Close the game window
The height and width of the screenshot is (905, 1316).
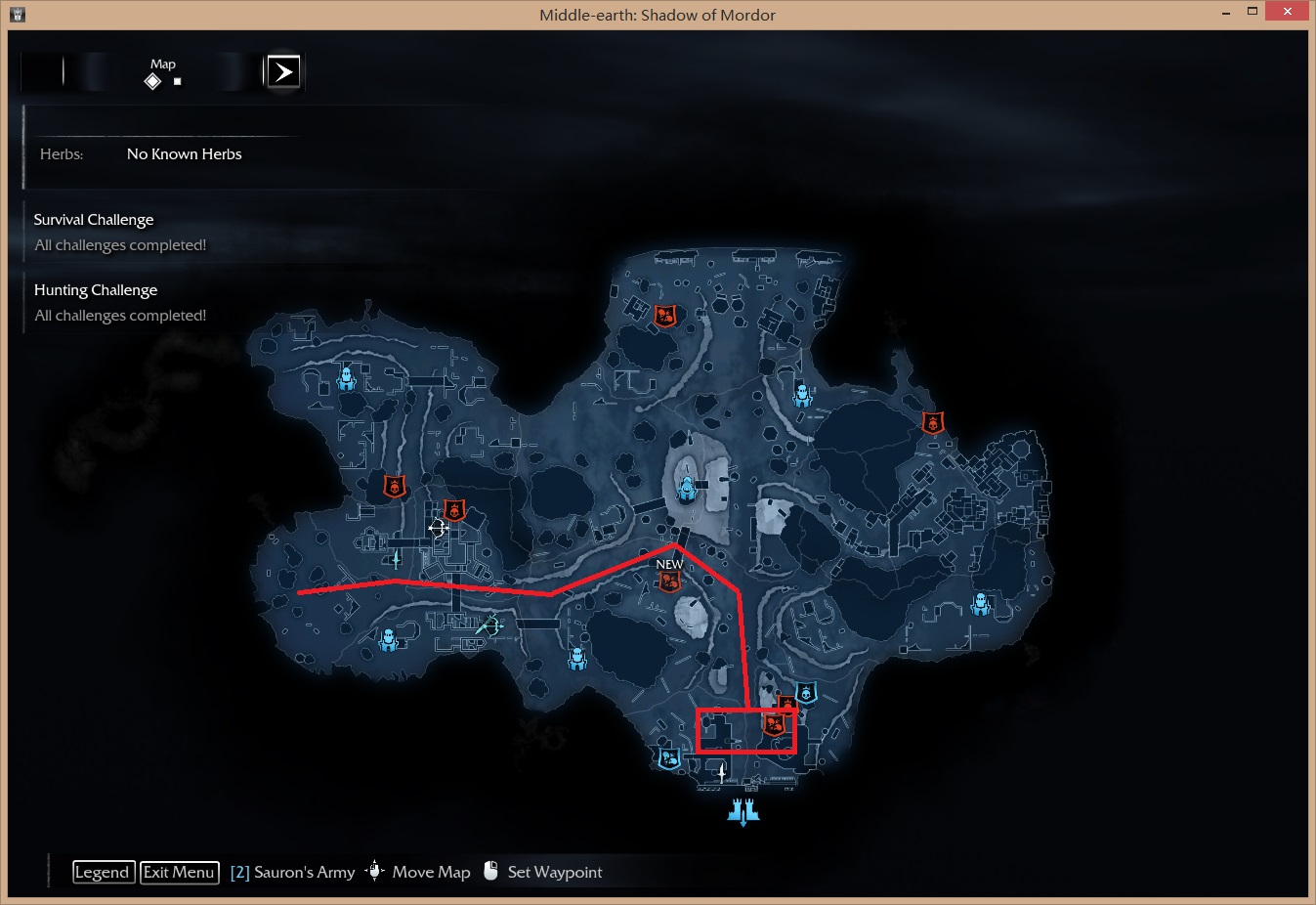(x=1287, y=12)
